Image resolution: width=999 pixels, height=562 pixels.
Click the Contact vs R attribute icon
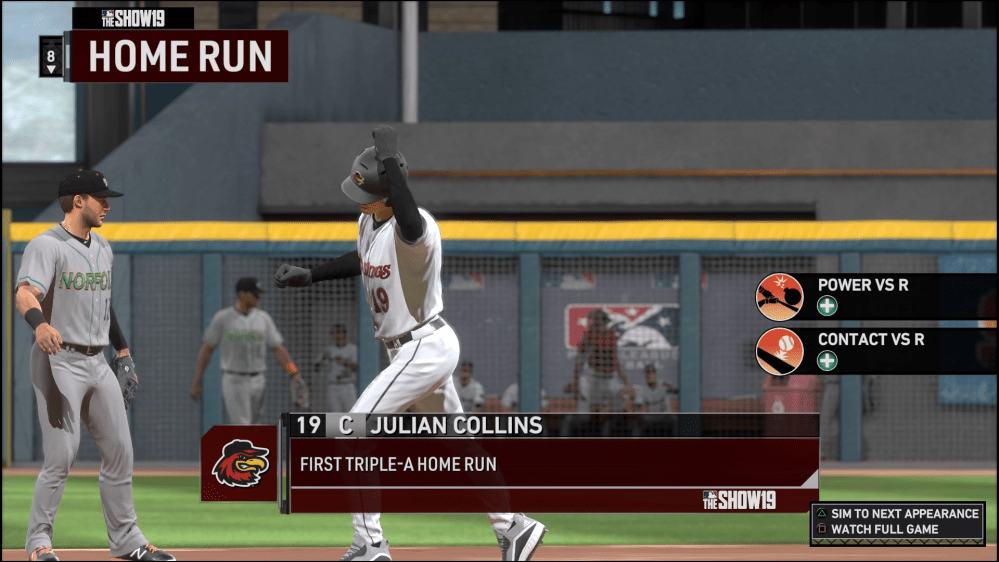[x=780, y=351]
